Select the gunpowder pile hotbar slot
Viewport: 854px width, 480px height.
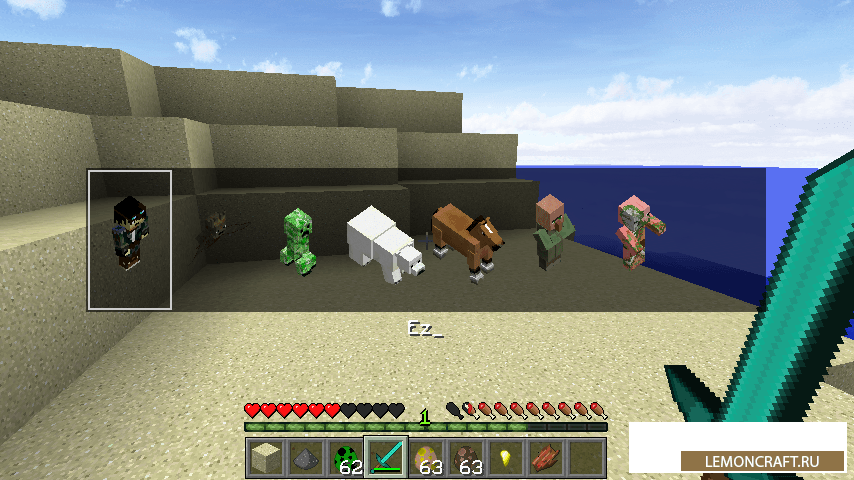(305, 458)
